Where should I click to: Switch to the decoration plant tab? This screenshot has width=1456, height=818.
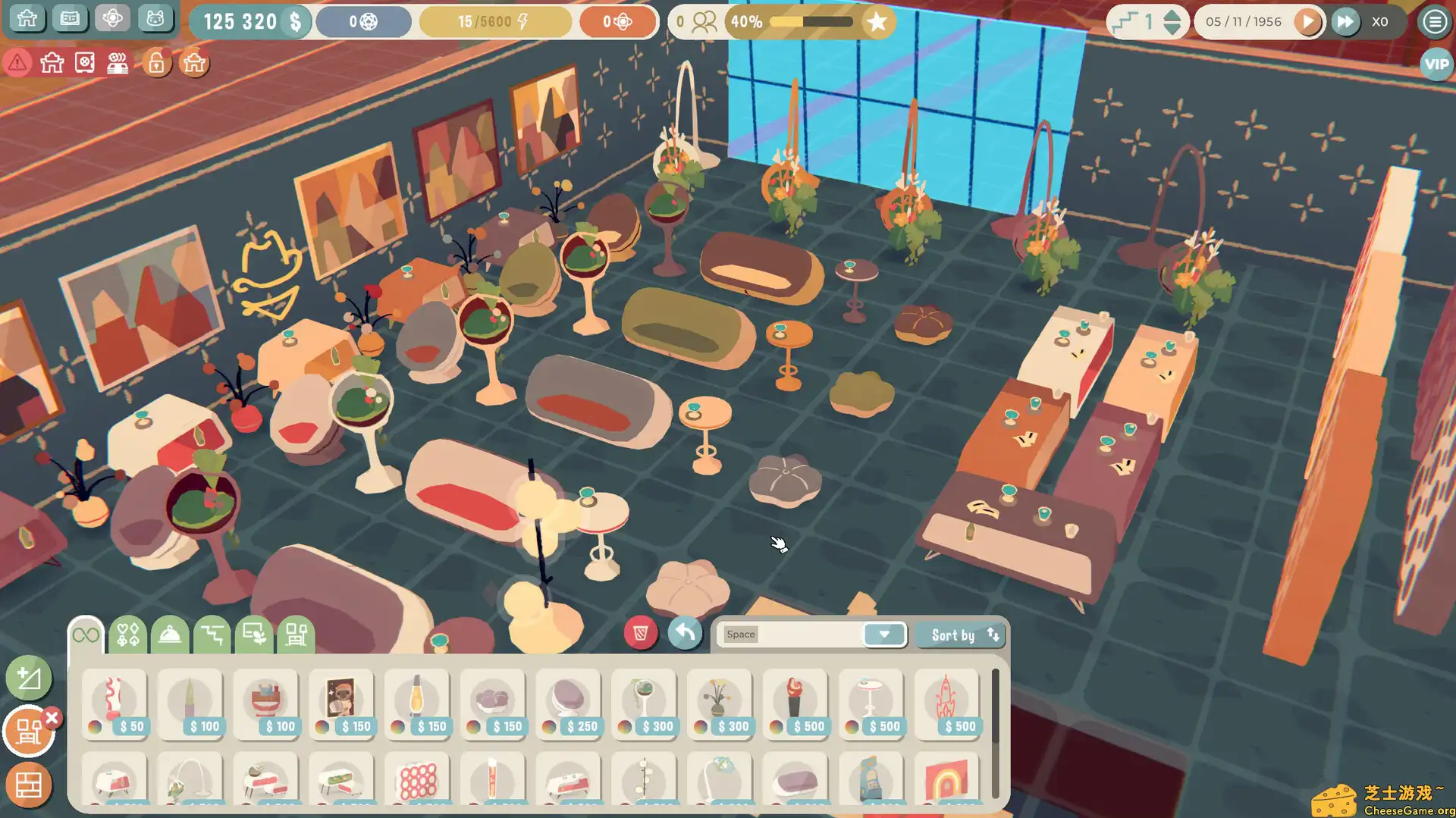(253, 635)
